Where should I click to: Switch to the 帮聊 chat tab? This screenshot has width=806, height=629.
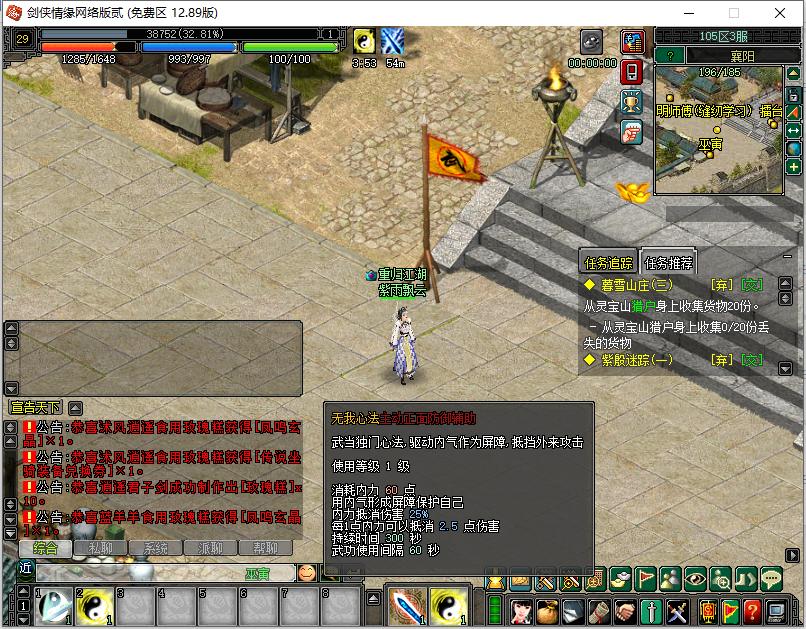265,548
